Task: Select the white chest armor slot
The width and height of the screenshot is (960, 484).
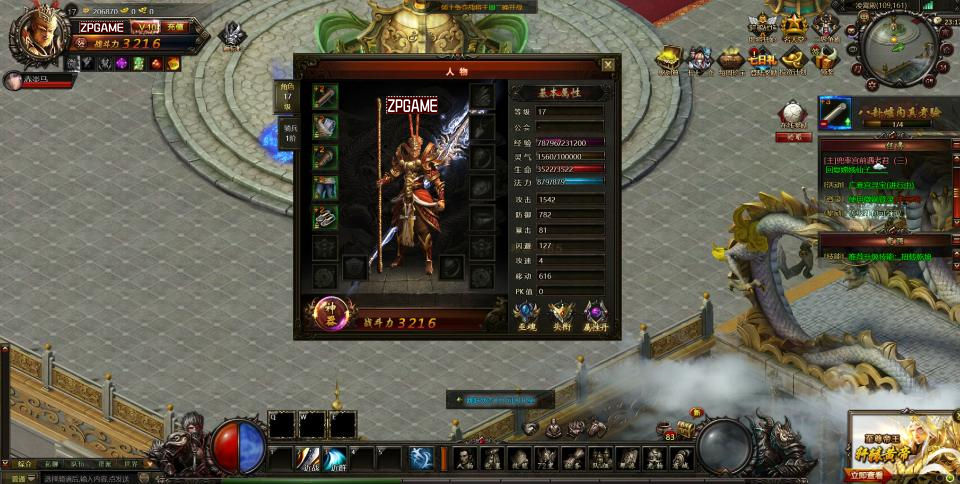Action: (x=325, y=126)
